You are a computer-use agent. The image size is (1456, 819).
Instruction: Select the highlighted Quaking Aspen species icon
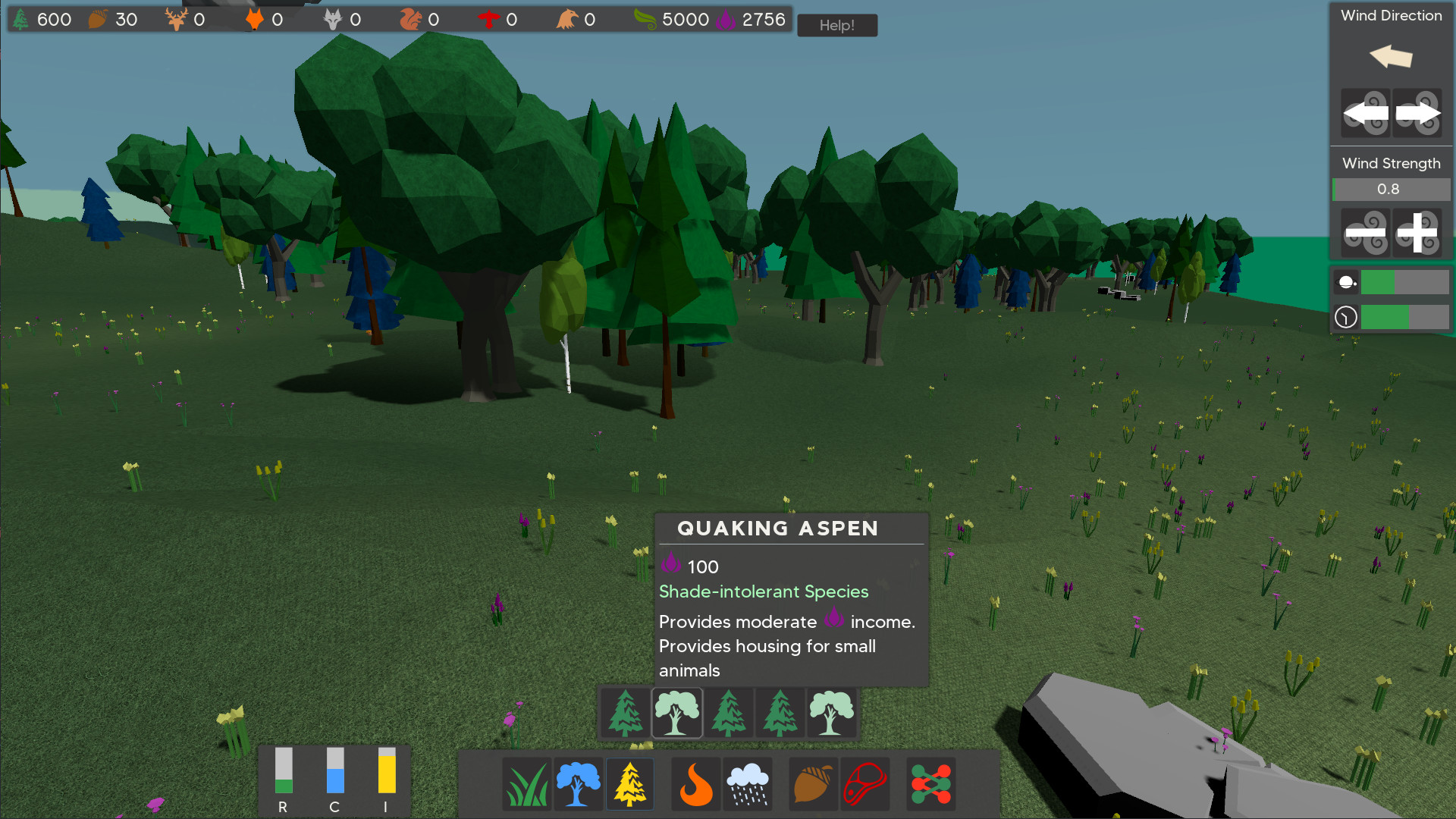[676, 712]
